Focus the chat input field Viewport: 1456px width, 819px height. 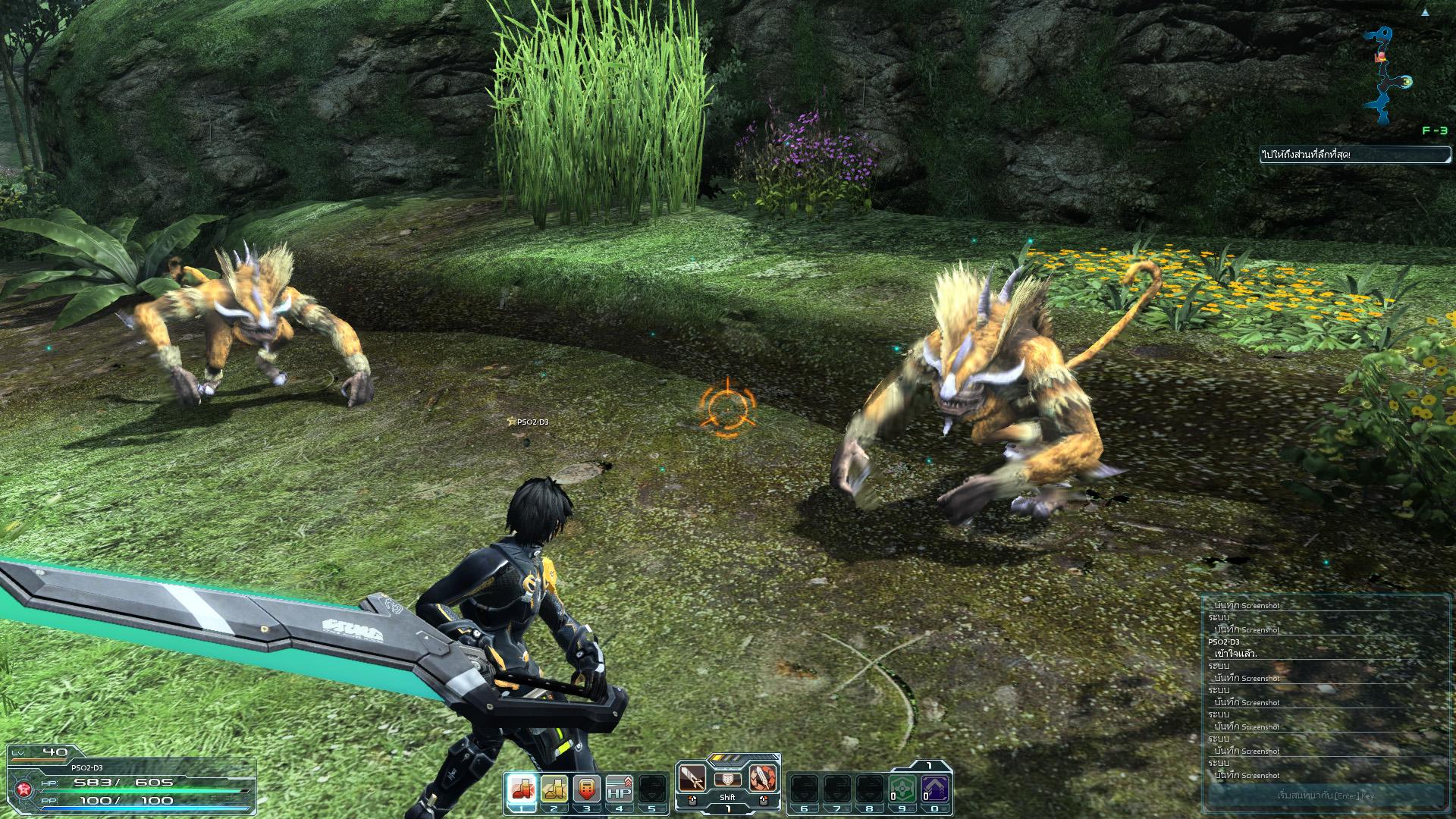1325,795
